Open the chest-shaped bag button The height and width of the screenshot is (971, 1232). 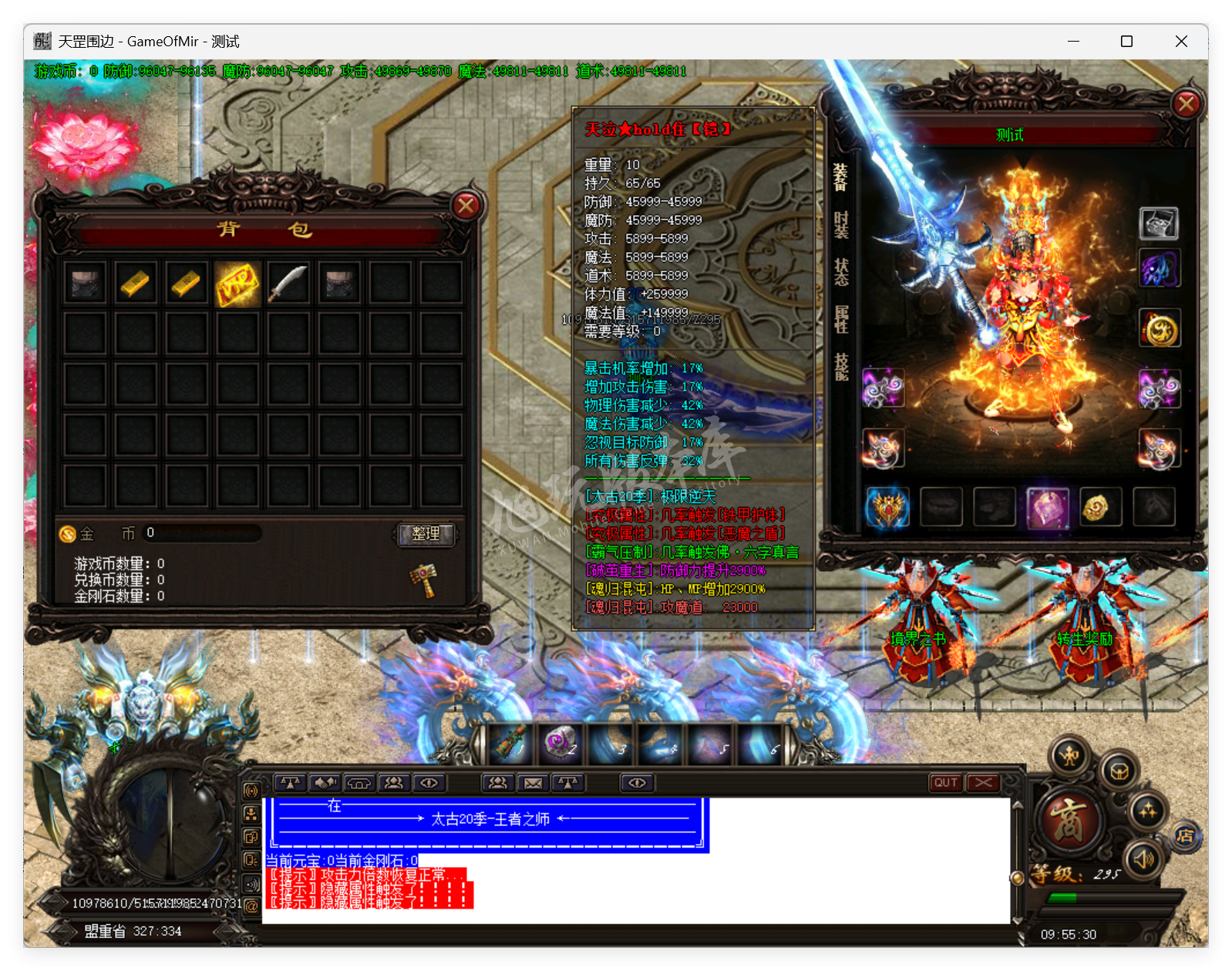point(1119,771)
